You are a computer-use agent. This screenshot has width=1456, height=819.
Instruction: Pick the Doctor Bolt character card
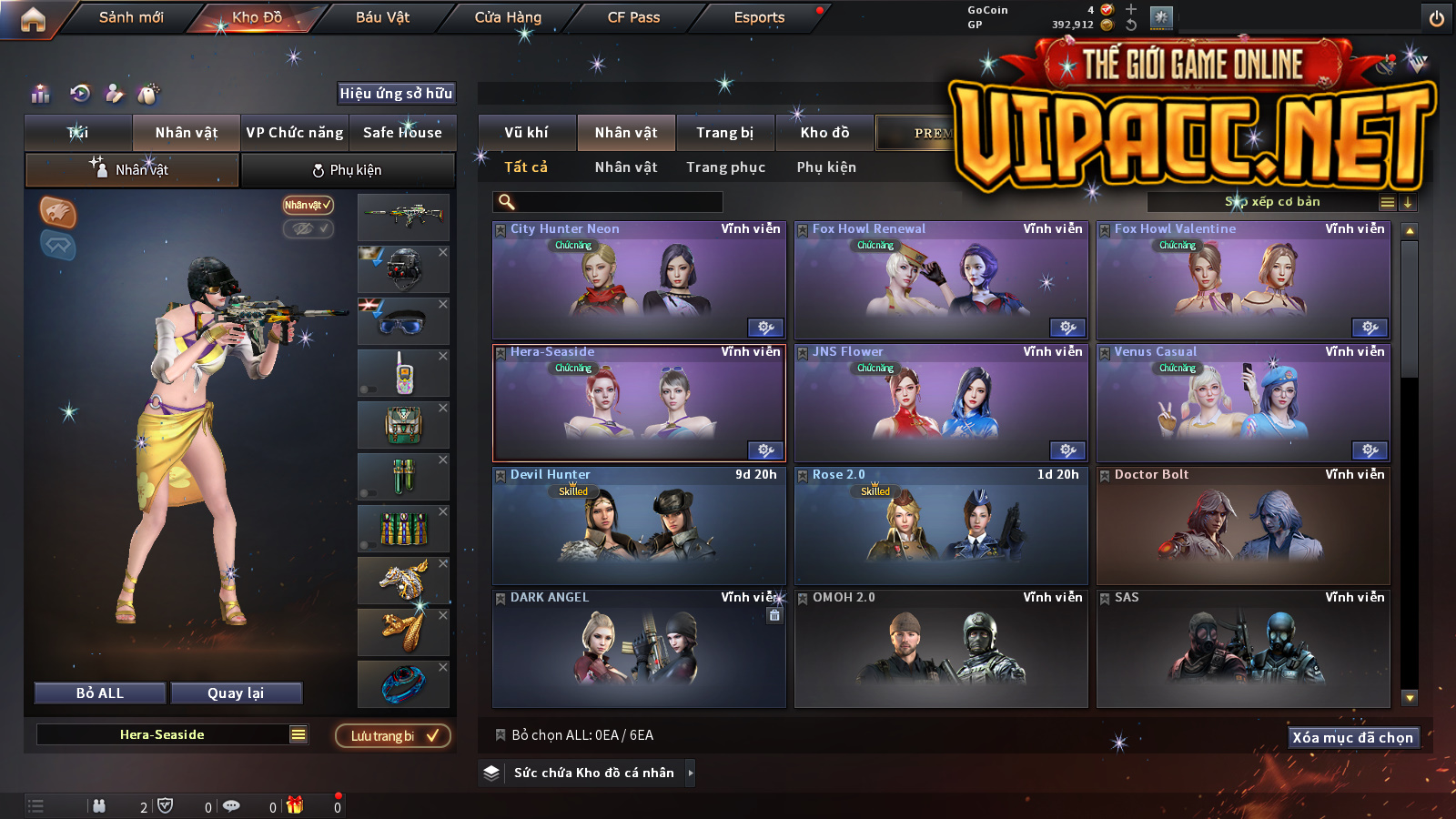coord(1243,526)
